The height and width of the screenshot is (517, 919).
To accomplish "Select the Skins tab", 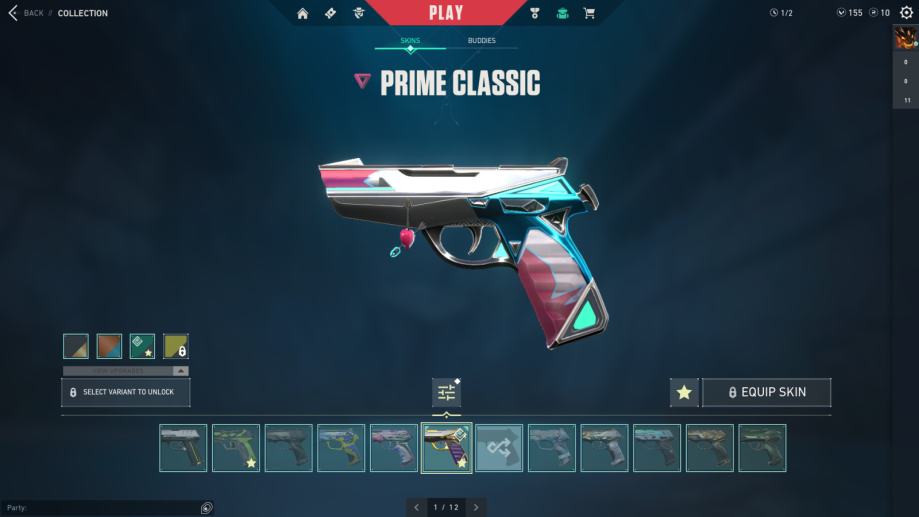I will (x=410, y=41).
